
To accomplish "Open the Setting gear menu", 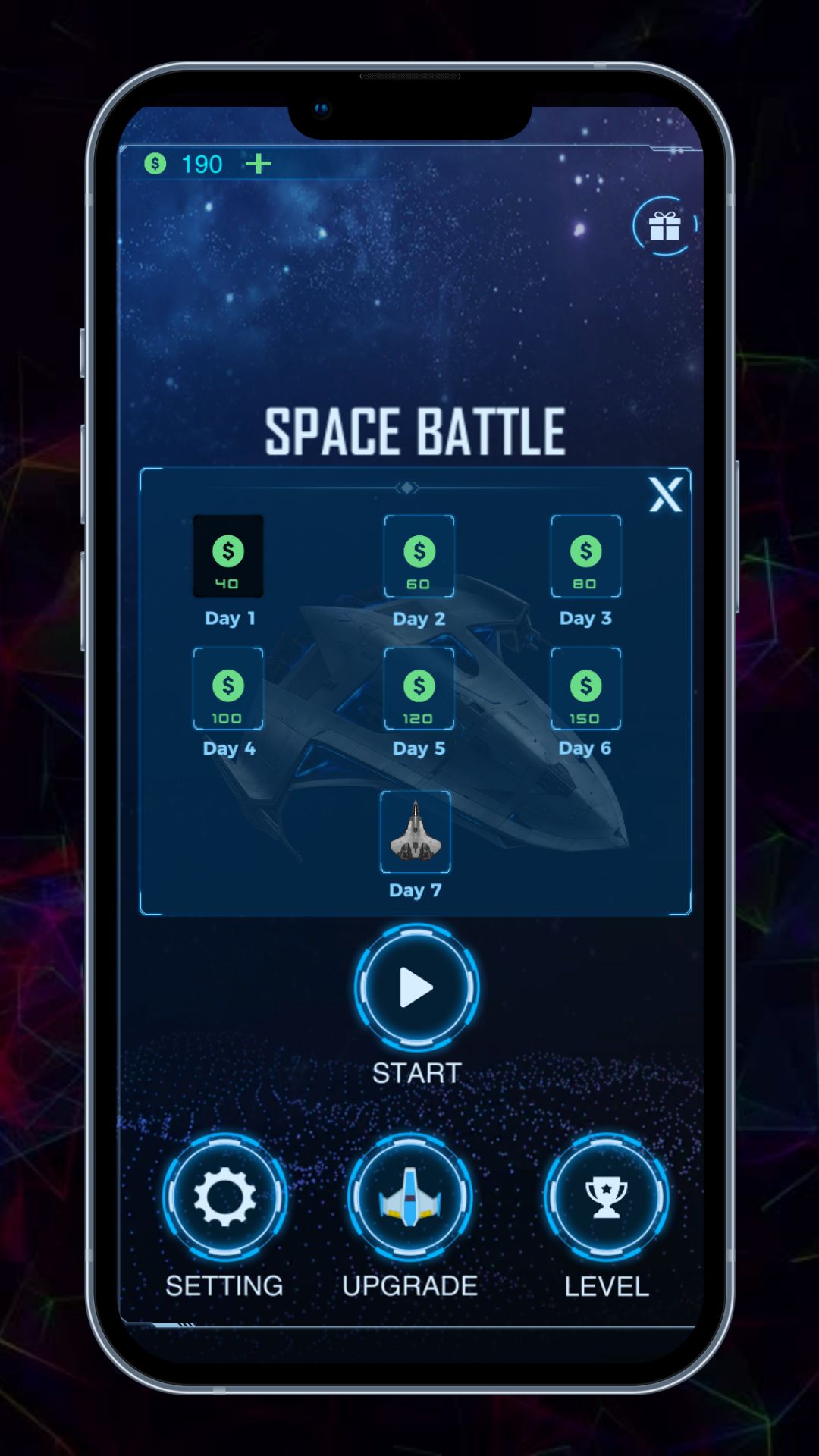I will (224, 1197).
